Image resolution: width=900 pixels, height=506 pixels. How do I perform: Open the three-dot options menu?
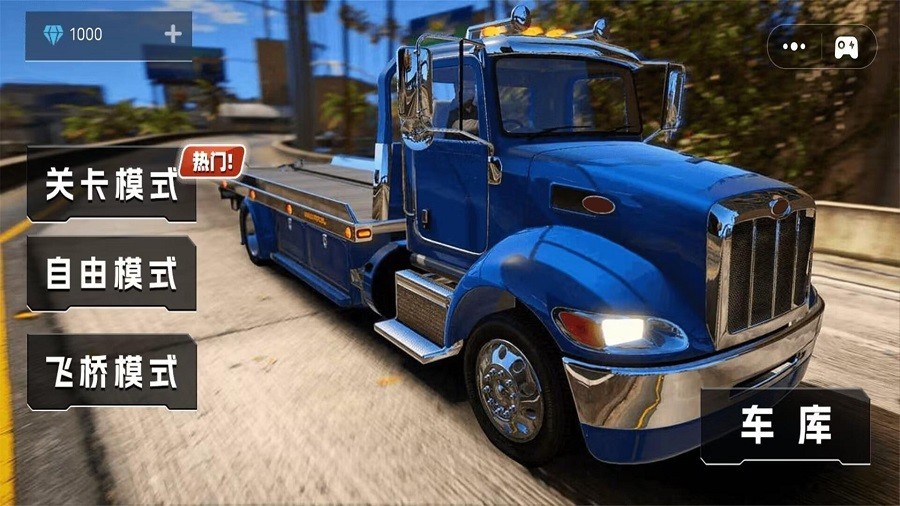coord(795,46)
